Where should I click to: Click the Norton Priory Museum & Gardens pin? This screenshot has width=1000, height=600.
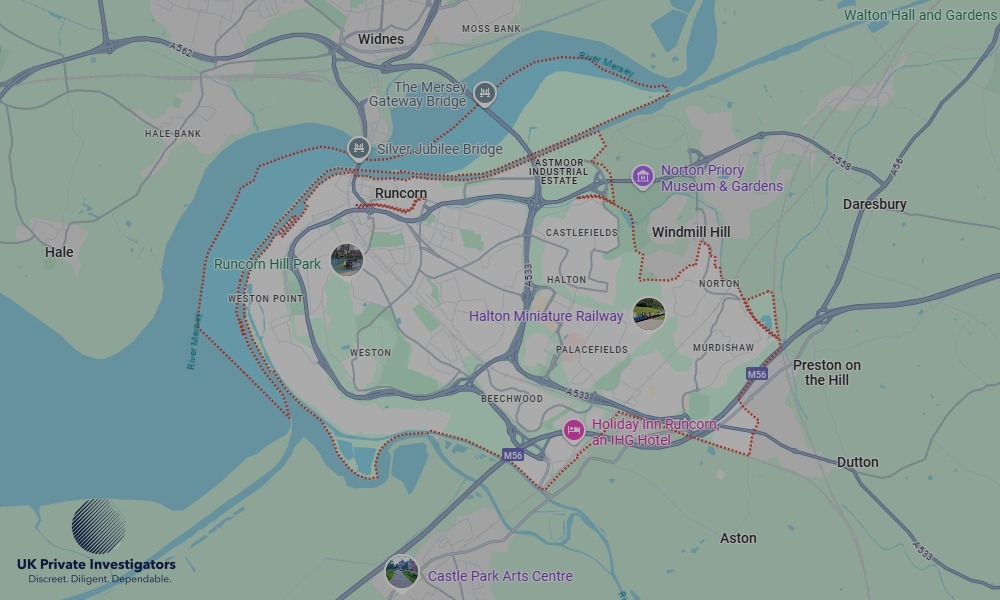pyautogui.click(x=642, y=178)
